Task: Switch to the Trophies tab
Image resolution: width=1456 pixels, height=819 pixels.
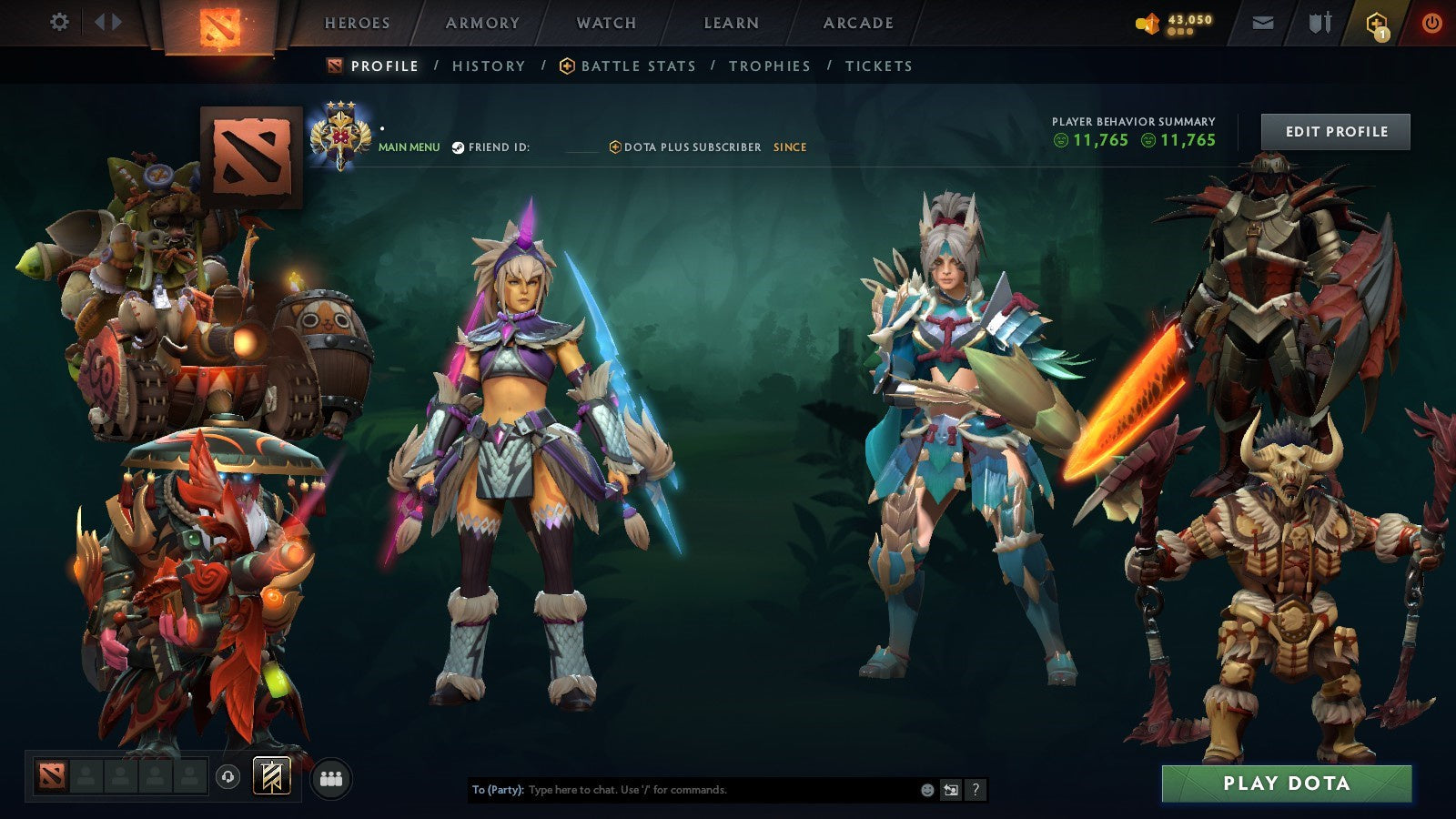Action: 768,66
